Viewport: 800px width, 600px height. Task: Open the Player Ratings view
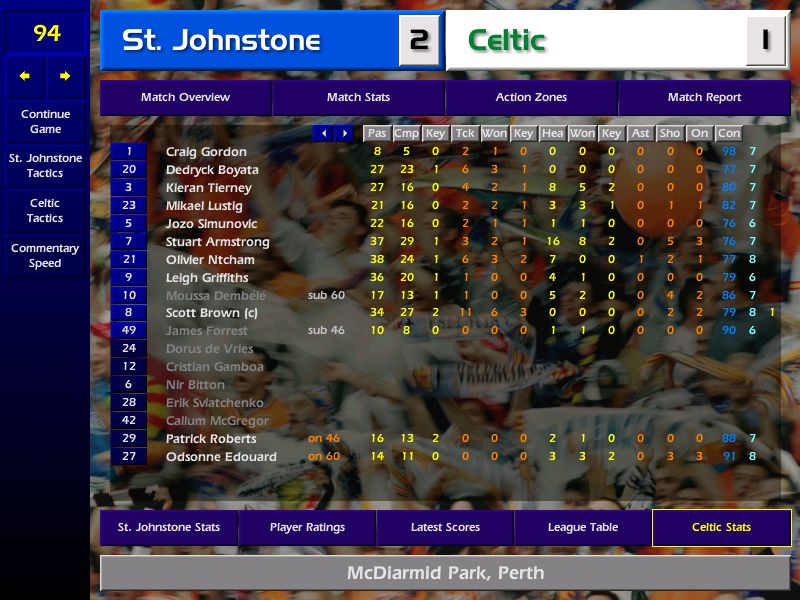pyautogui.click(x=307, y=527)
